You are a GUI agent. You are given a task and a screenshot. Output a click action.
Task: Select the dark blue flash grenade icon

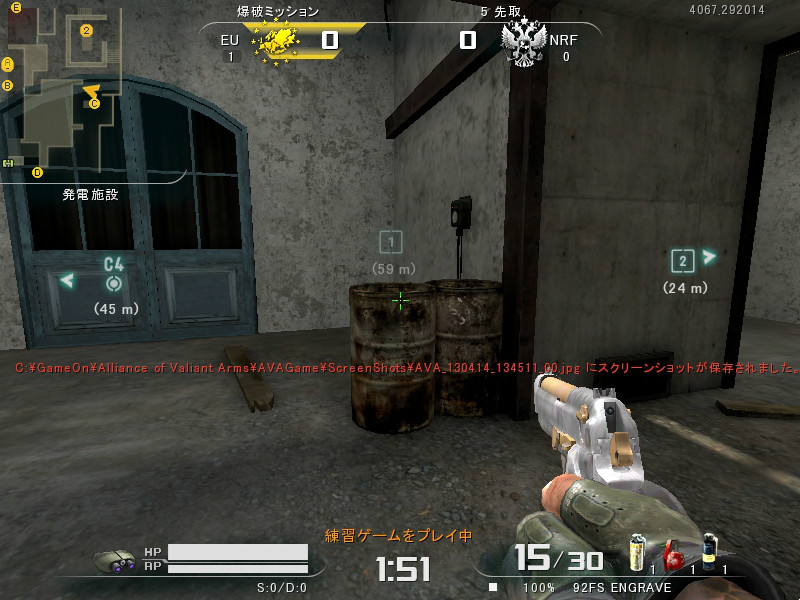(x=709, y=551)
